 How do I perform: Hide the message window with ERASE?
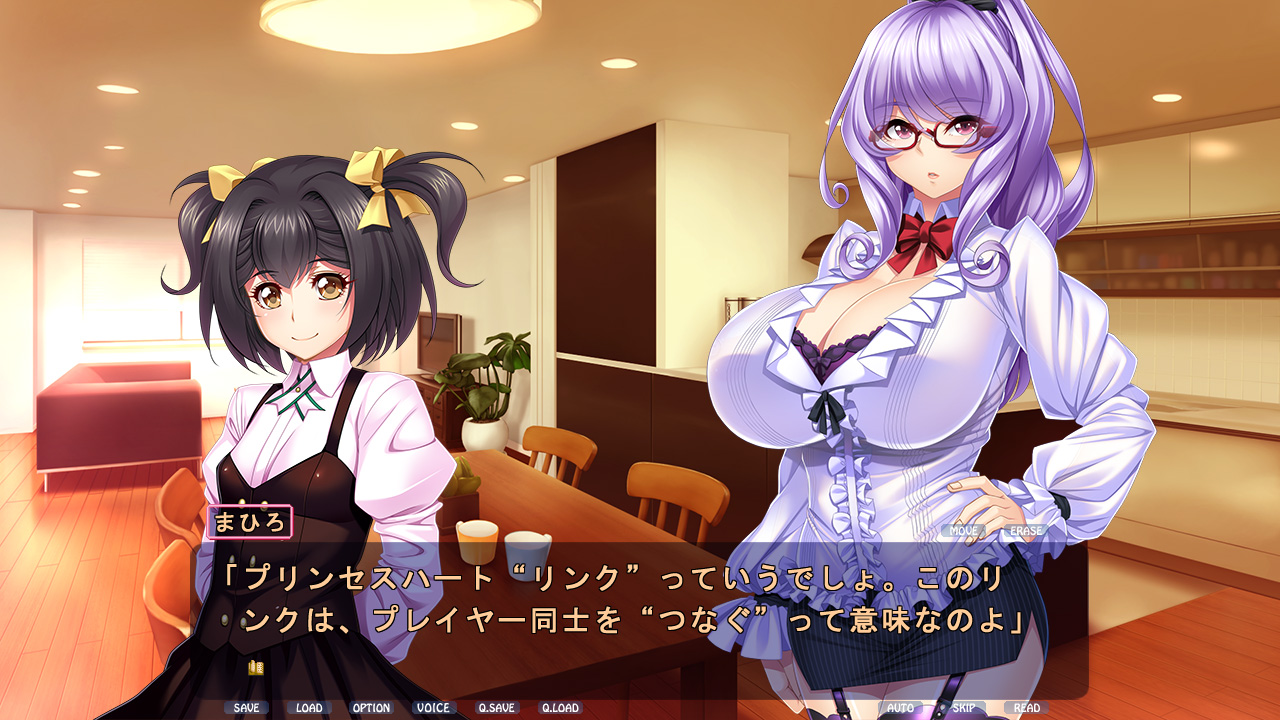coord(1026,531)
